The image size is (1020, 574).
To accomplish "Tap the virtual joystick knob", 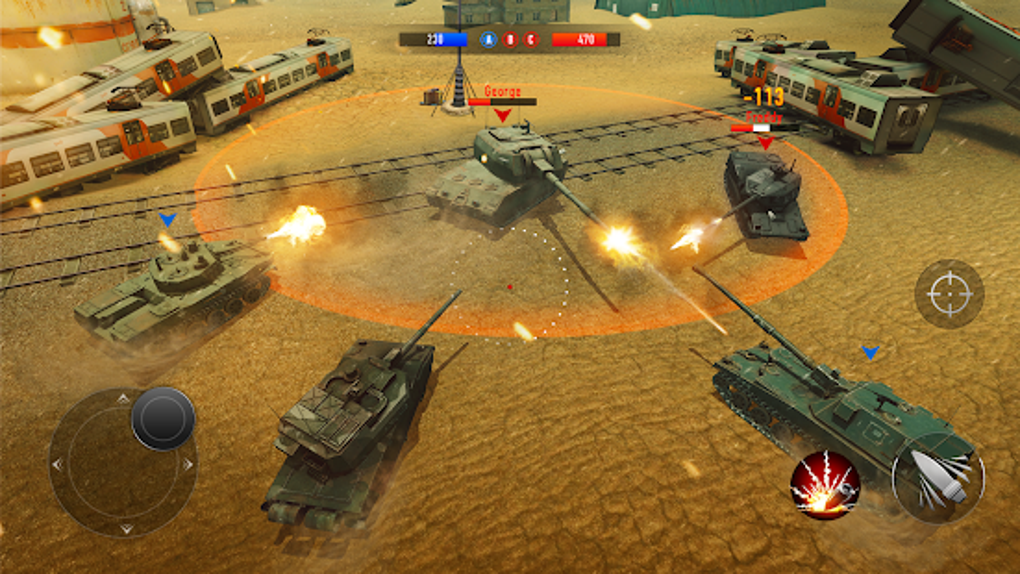I will 163,418.
